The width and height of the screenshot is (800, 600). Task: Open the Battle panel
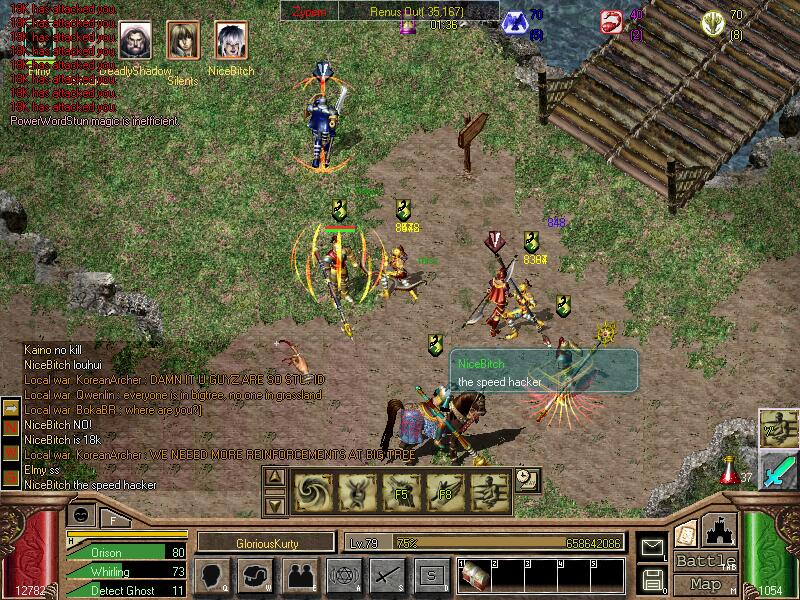pos(706,560)
